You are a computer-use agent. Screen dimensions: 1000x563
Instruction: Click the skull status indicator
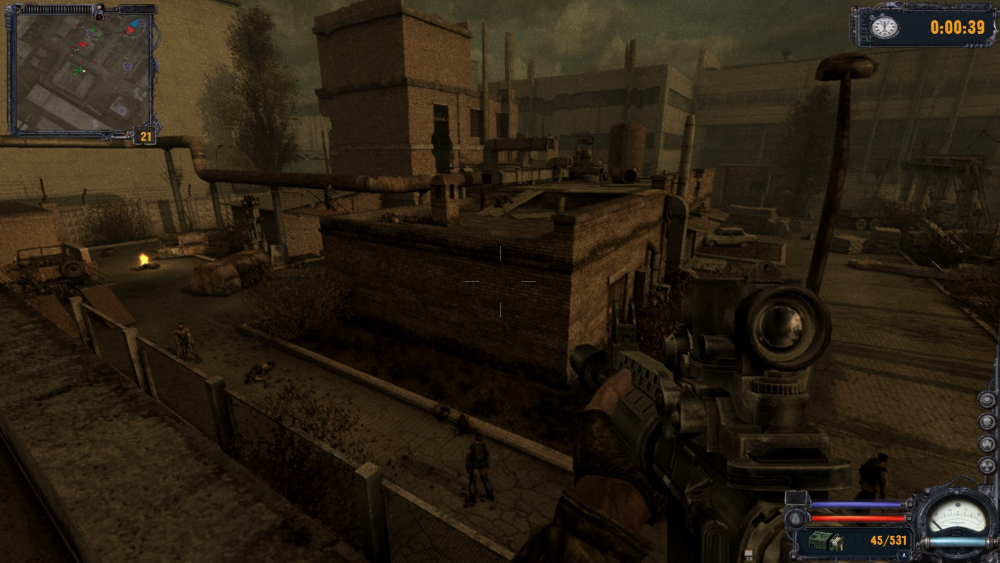coord(987,422)
